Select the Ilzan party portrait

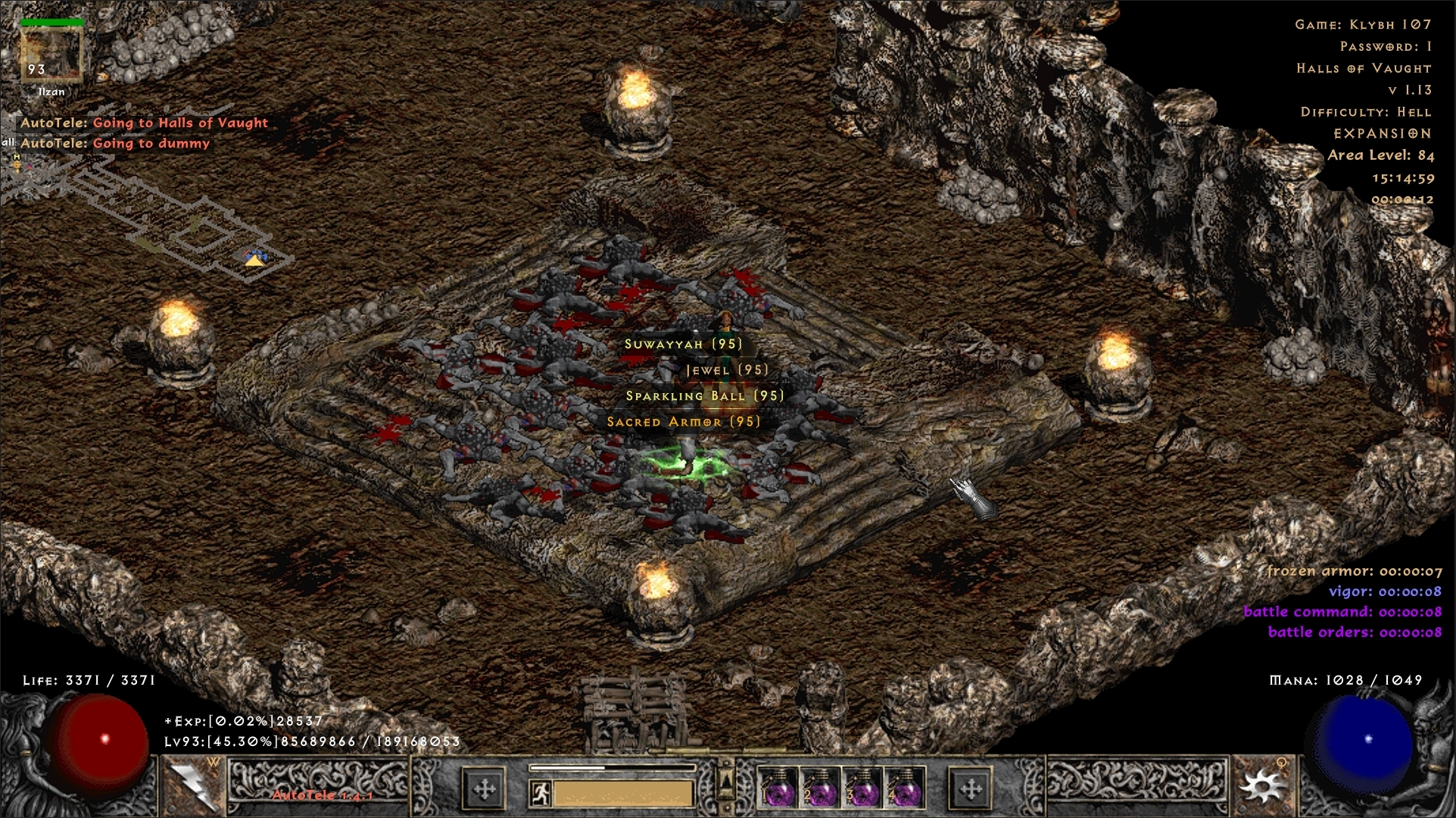(51, 55)
